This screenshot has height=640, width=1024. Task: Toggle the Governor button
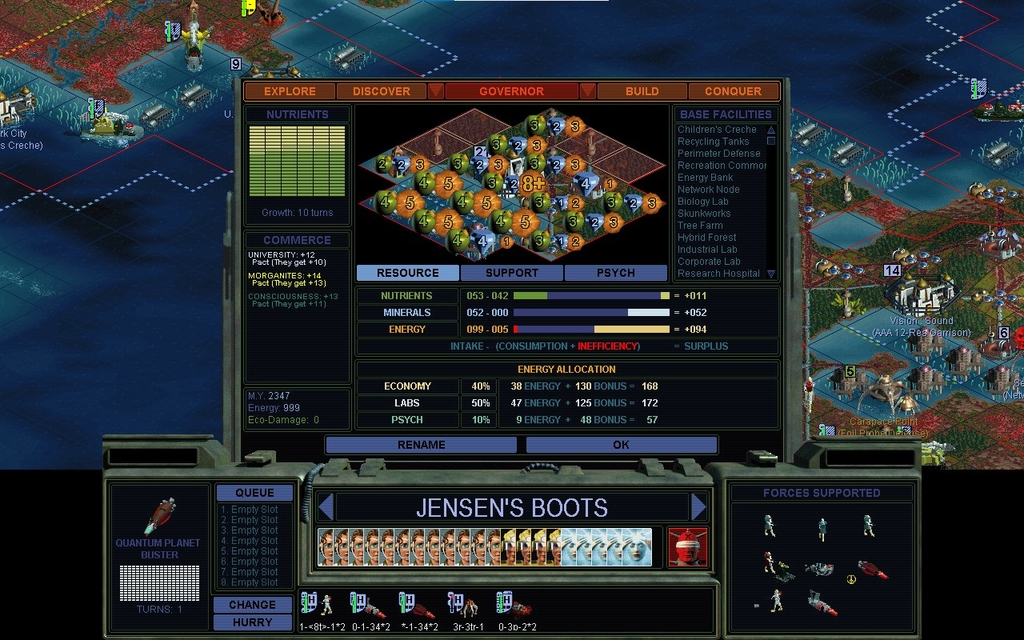(x=511, y=91)
